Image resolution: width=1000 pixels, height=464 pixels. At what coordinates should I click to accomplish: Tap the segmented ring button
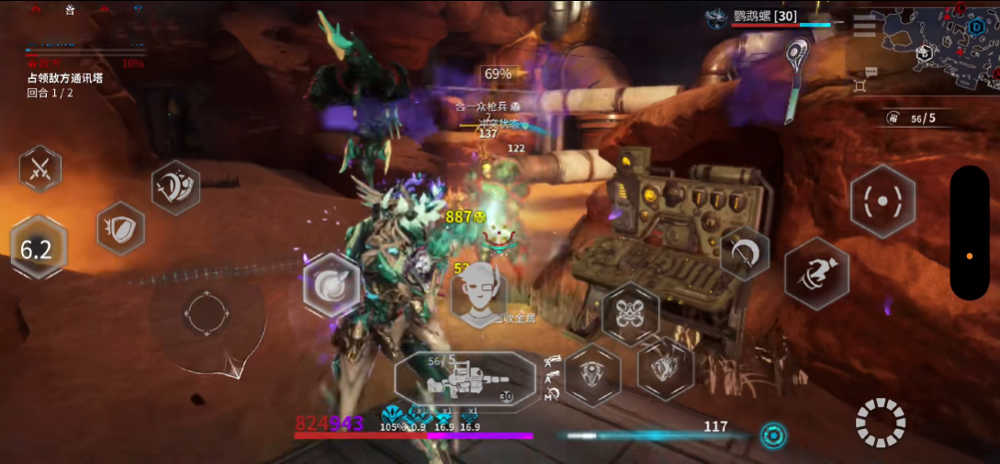[x=880, y=422]
